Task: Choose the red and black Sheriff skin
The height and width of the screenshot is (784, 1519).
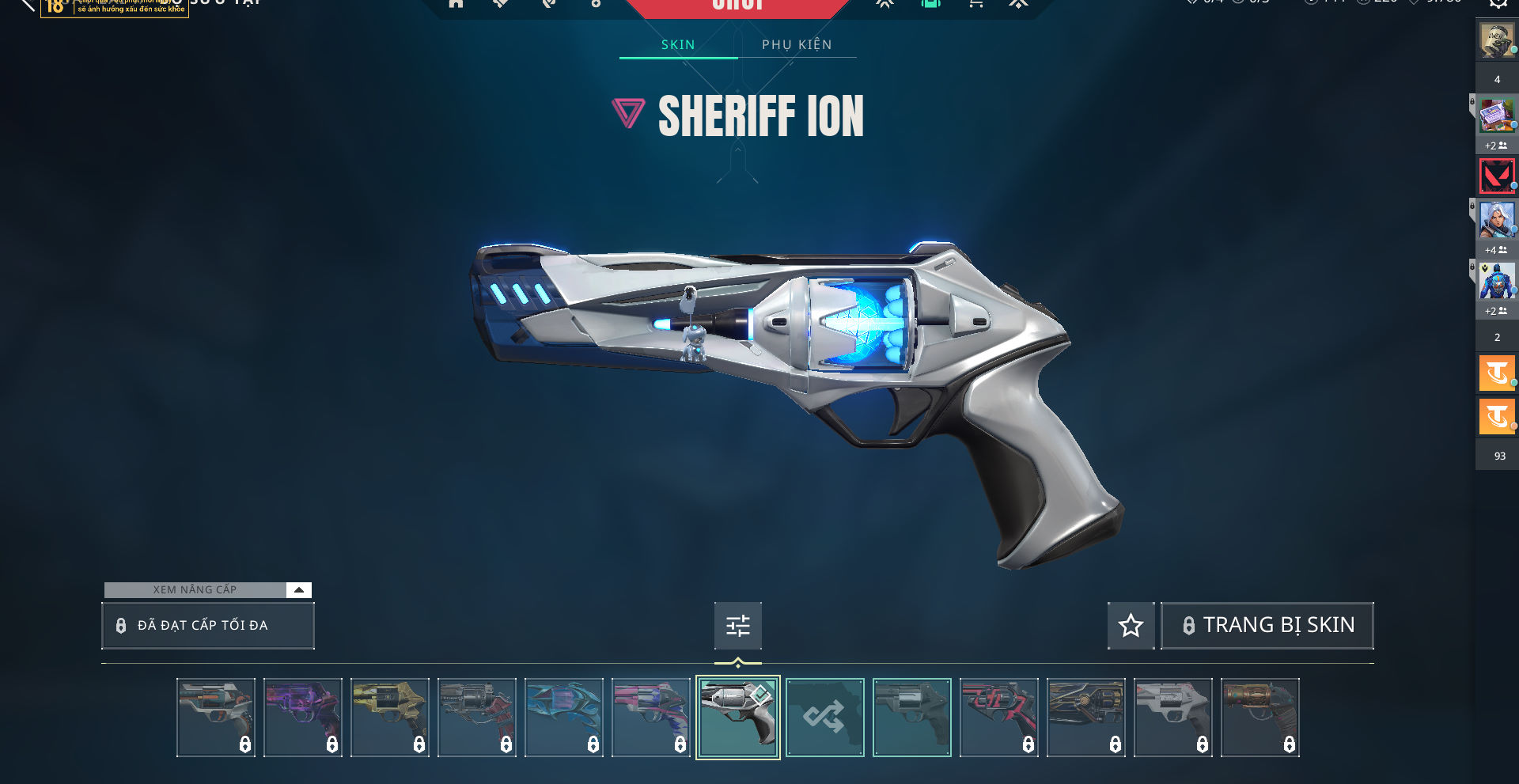Action: [998, 718]
